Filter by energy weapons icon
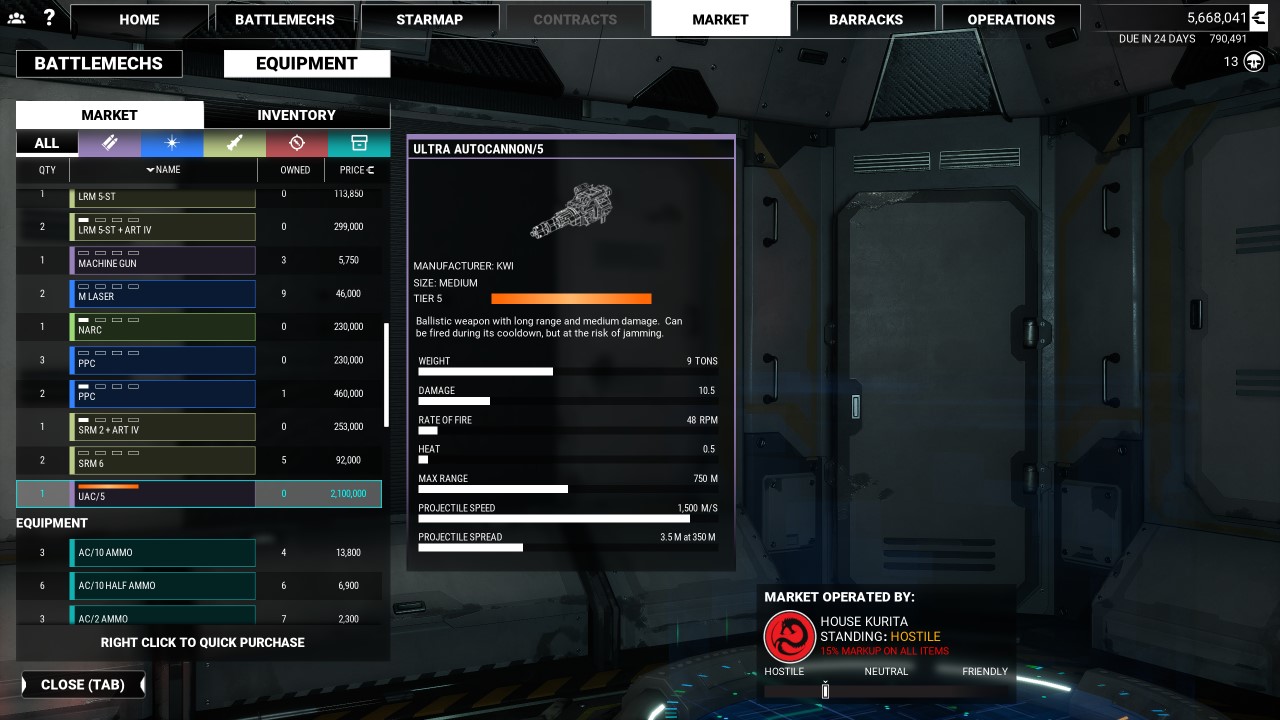This screenshot has width=1280, height=720. 172,143
